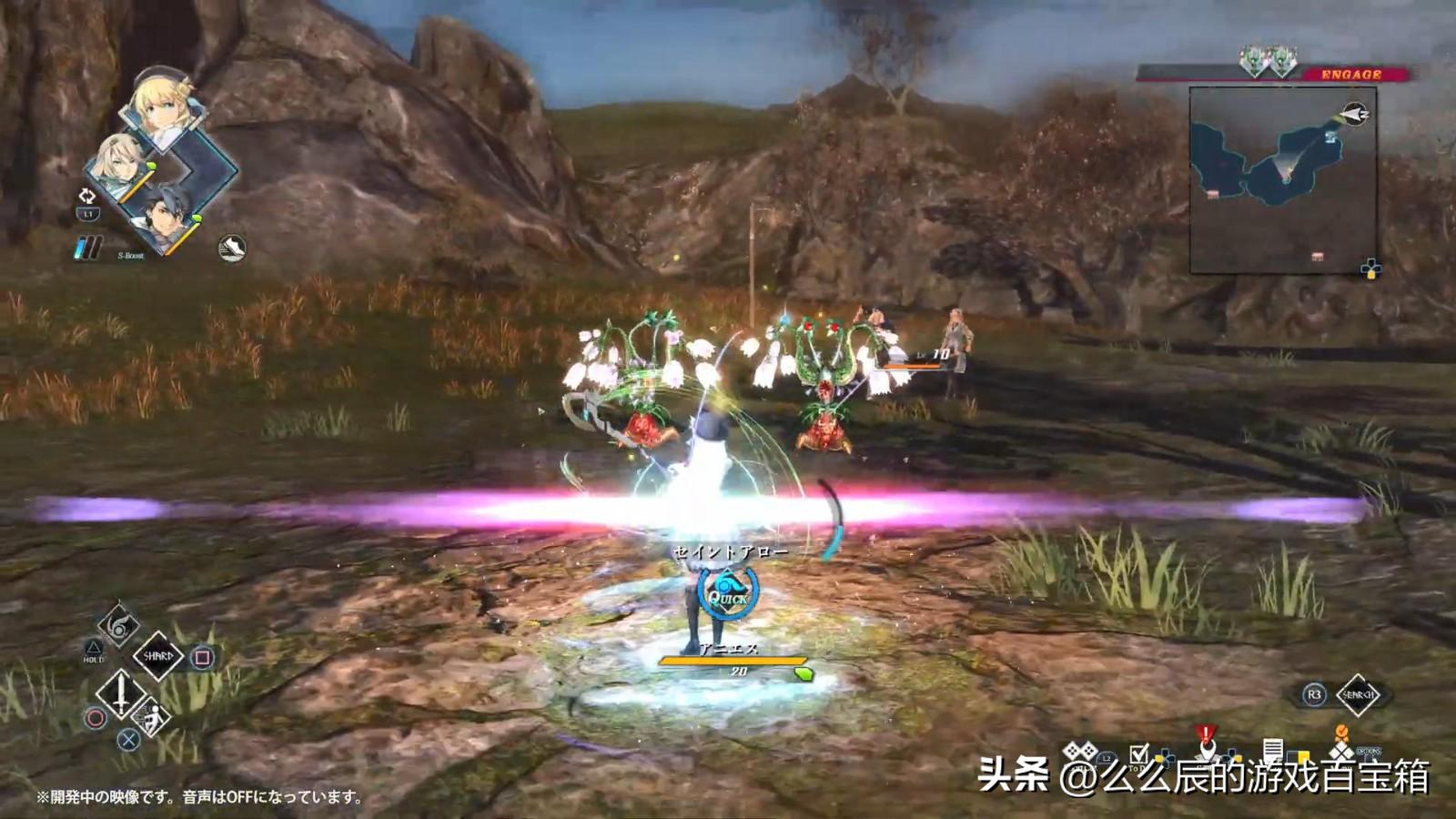Screen dimensions: 1456x819
Task: Check the To Do list checkbox icon
Action: (x=1138, y=753)
